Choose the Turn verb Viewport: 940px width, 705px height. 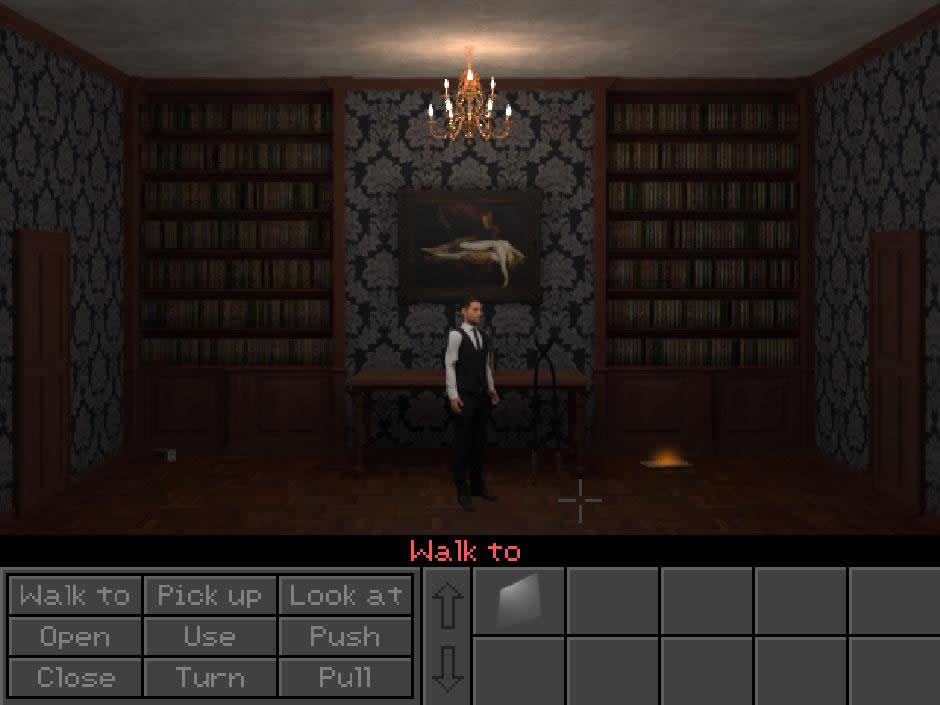[x=210, y=677]
